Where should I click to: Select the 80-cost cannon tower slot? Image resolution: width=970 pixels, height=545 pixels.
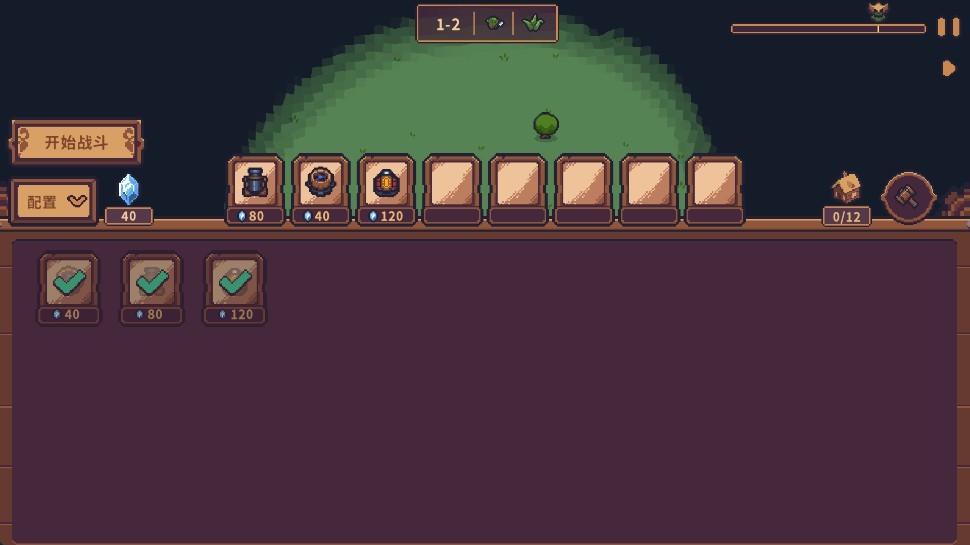coord(255,183)
